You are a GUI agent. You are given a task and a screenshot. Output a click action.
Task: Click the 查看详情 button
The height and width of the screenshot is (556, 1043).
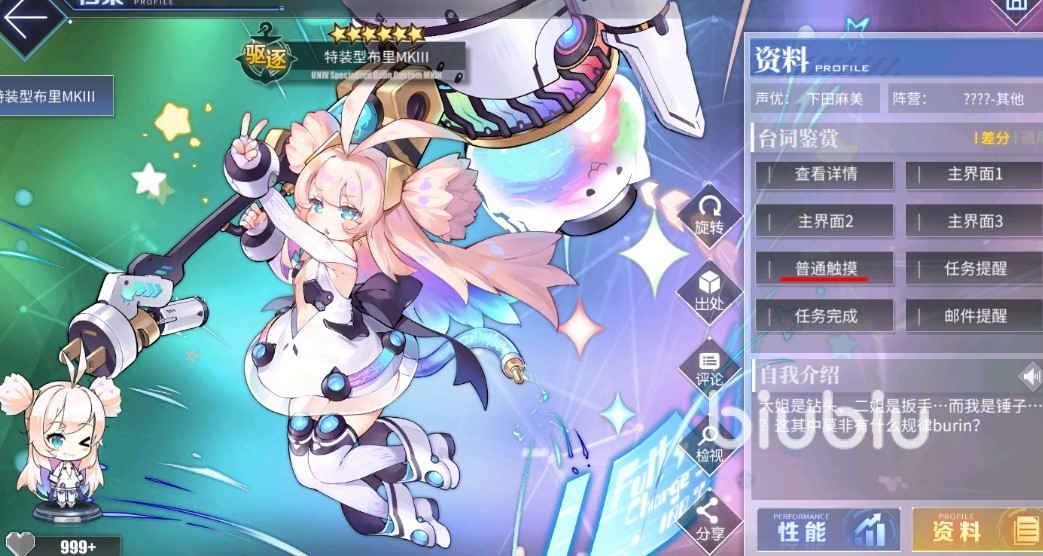825,174
